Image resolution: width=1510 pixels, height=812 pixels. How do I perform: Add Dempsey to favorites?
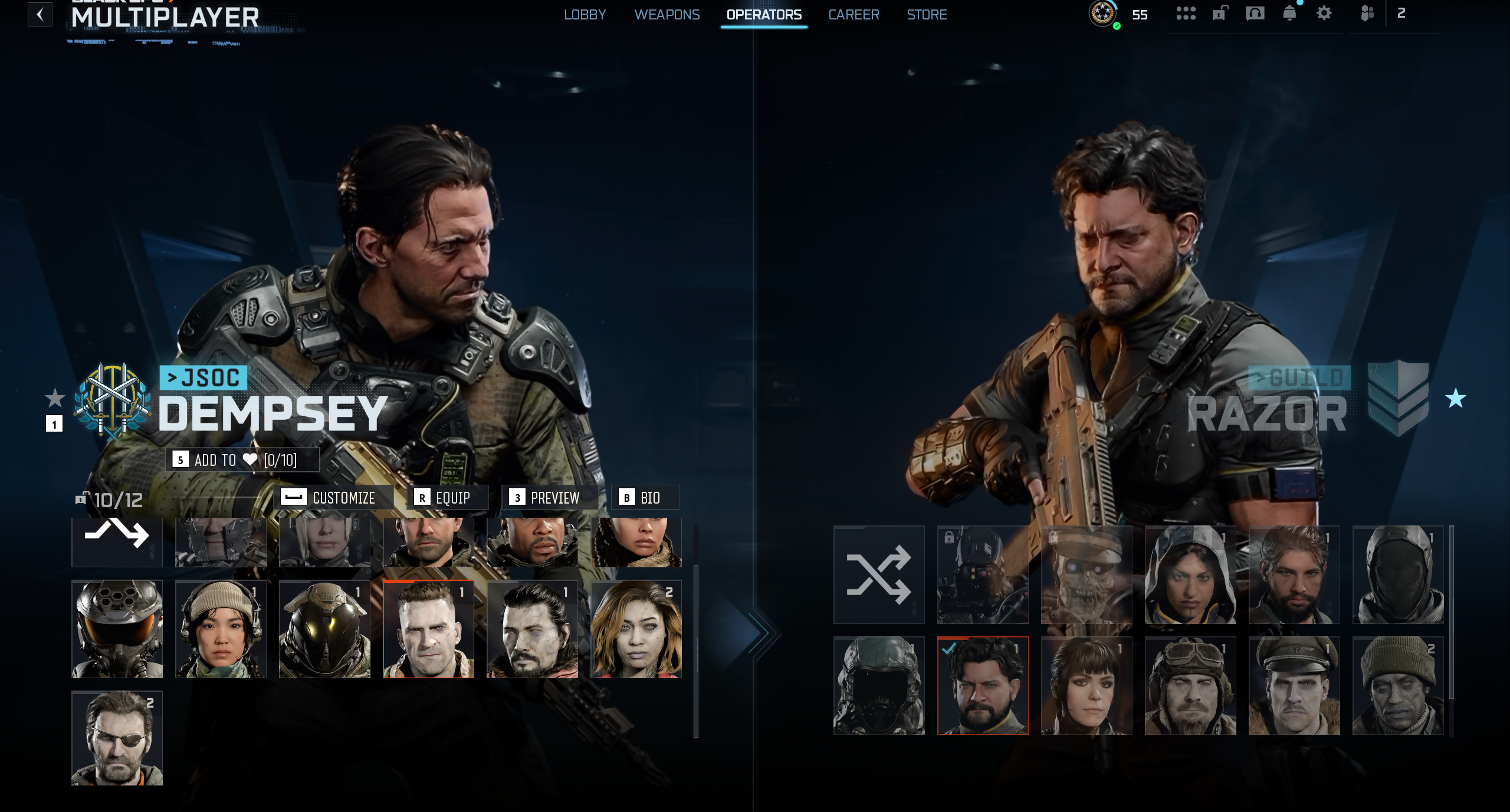[x=242, y=460]
